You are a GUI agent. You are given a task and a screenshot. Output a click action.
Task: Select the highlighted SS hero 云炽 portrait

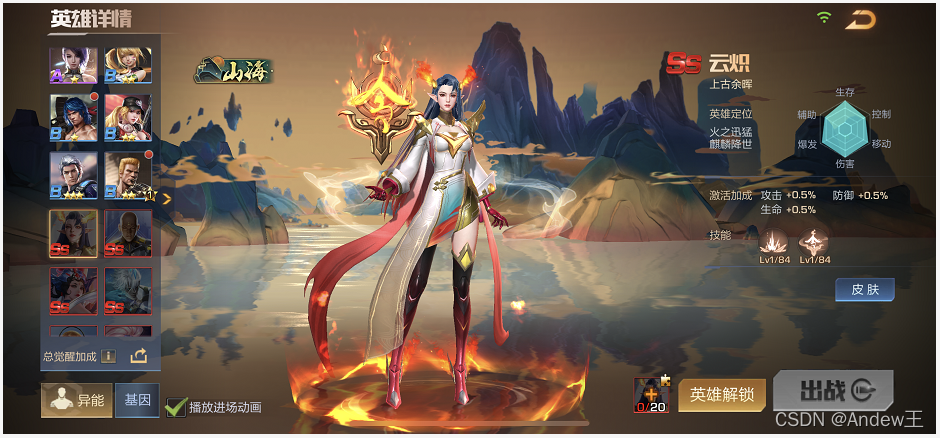(74, 234)
